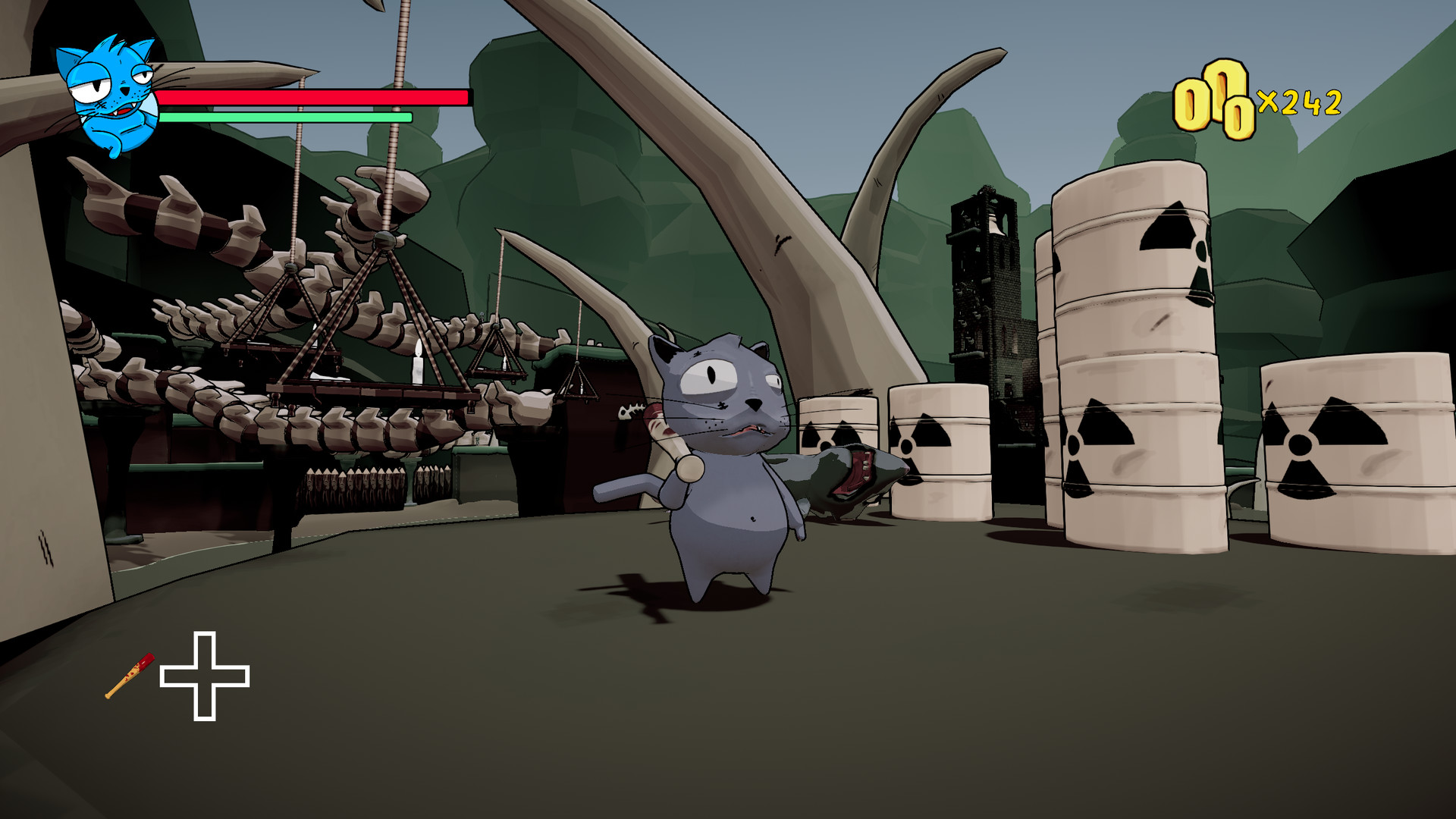Screen dimensions: 1456x819
Task: Click the baseball bat weapon icon
Action: pyautogui.click(x=129, y=677)
